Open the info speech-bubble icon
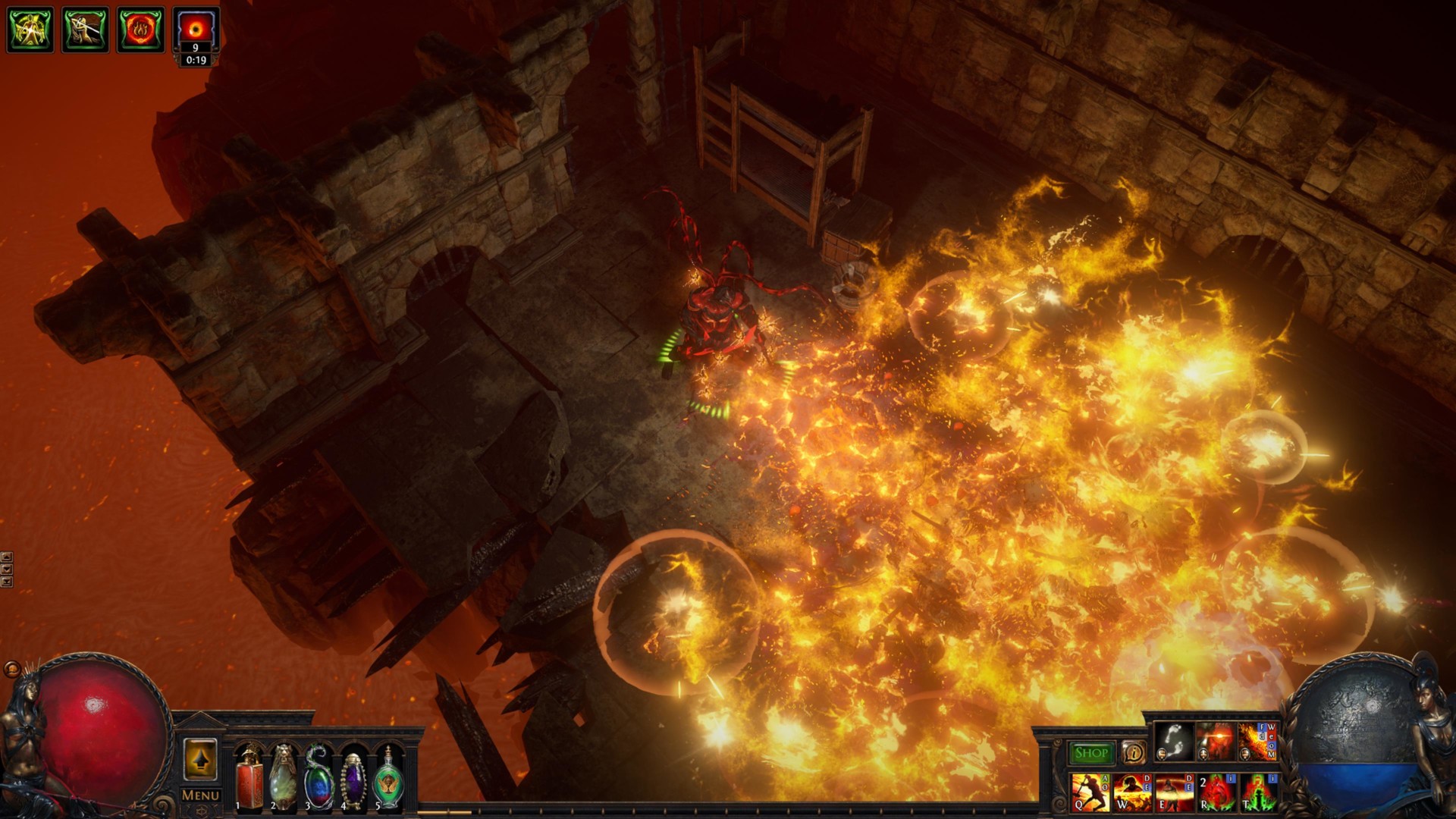1456x819 pixels. click(x=1133, y=753)
